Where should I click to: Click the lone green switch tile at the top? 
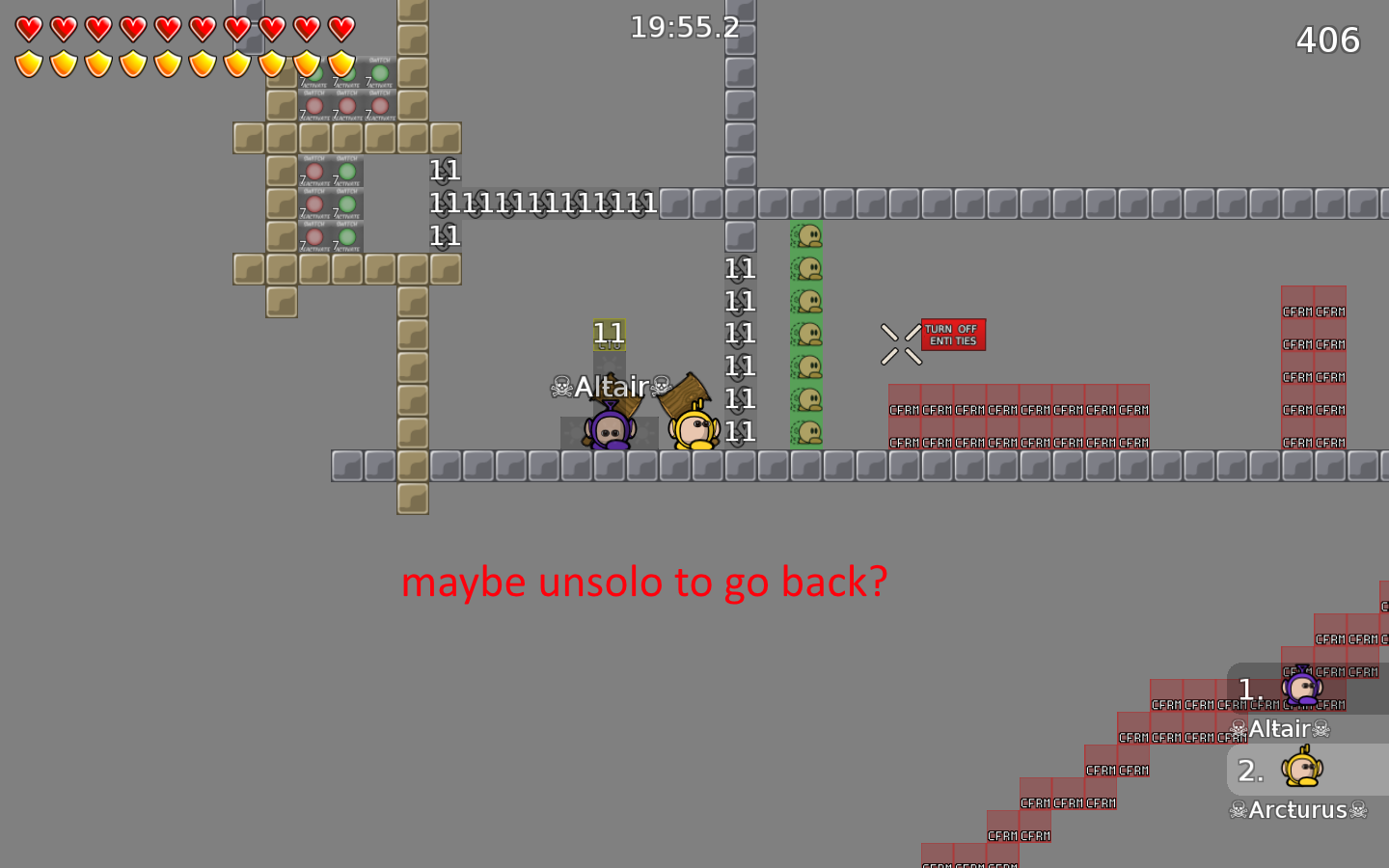point(379,72)
